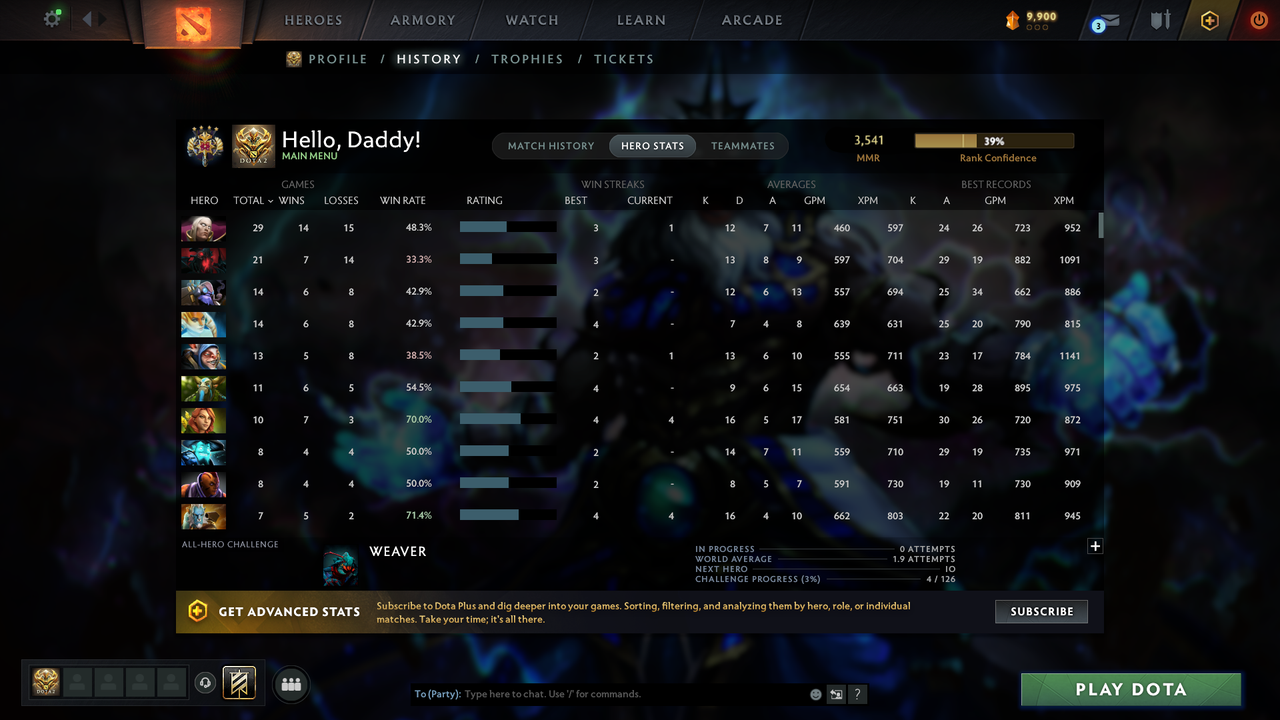Screen dimensions: 1280x720
Task: Open the emoticon picker beside chat
Action: [815, 694]
